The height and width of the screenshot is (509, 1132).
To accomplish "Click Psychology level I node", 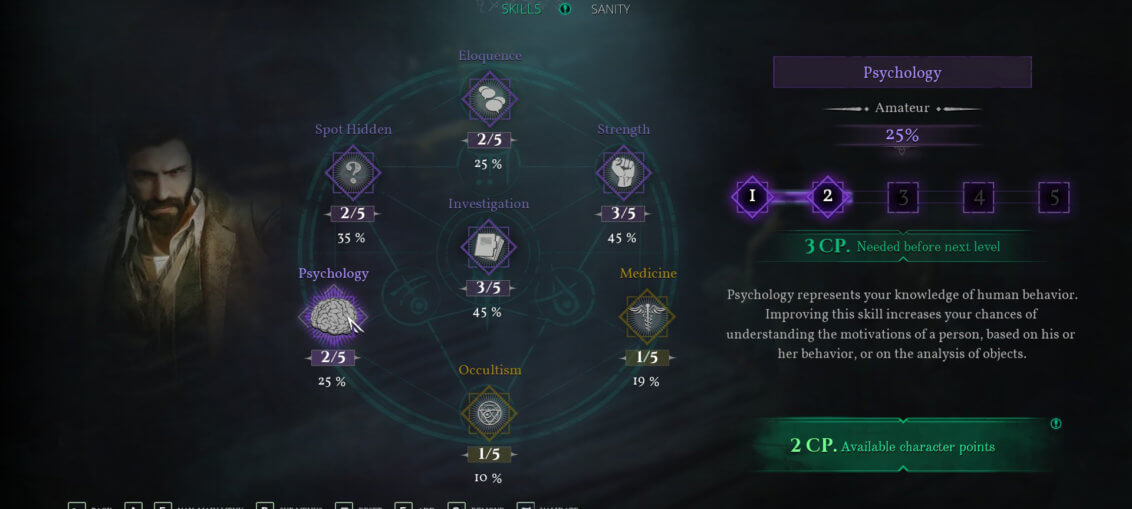I will 752,197.
